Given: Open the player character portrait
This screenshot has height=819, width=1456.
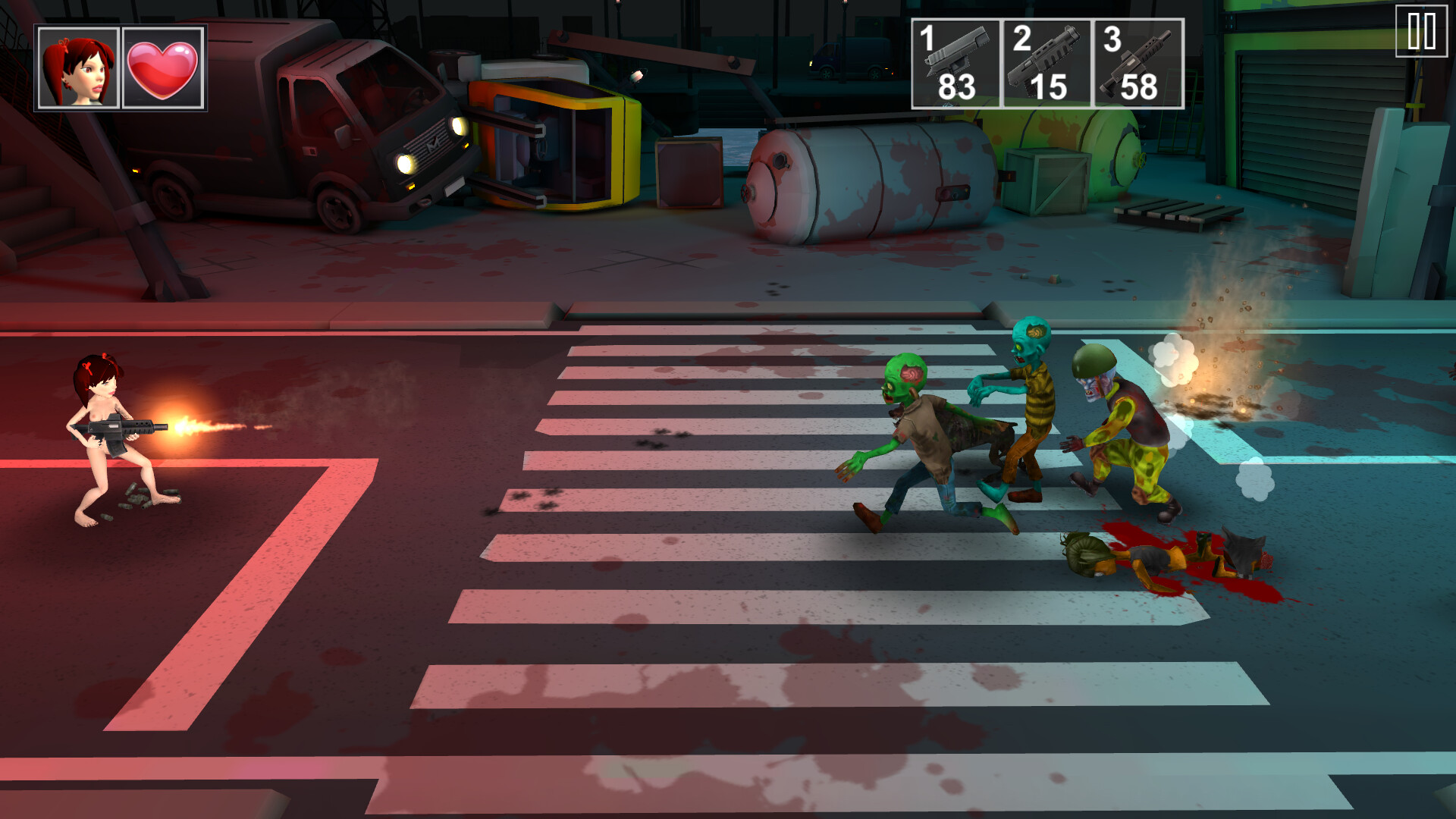Looking at the screenshot, I should pyautogui.click(x=77, y=68).
